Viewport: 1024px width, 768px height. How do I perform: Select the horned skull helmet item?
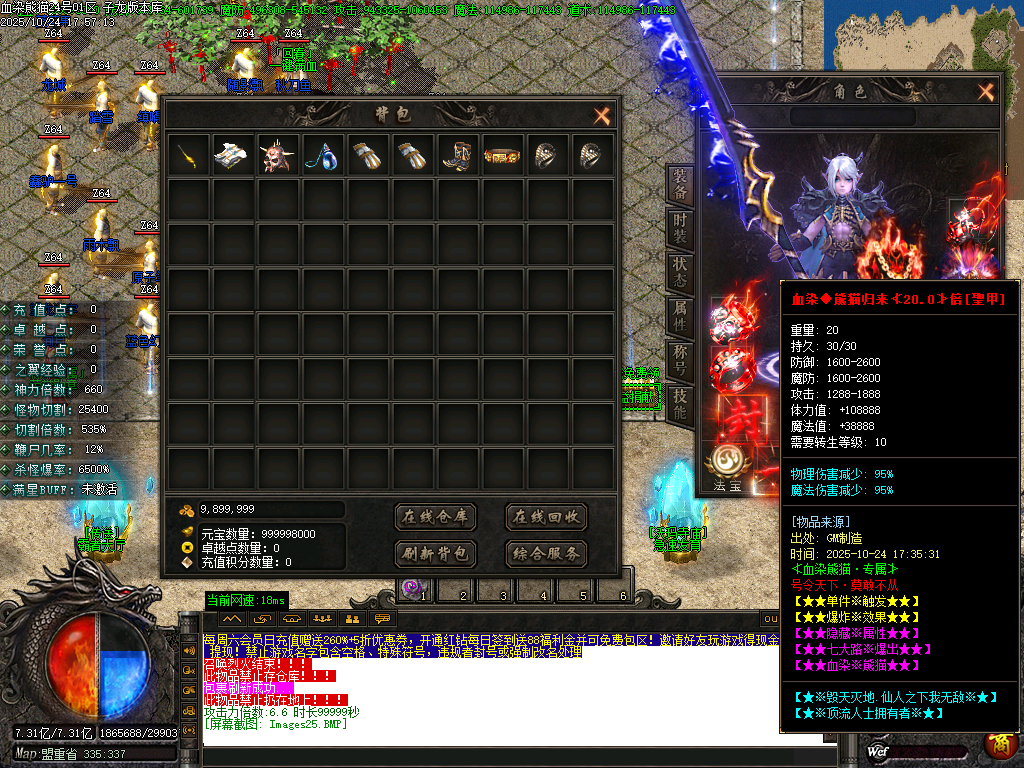pyautogui.click(x=278, y=155)
